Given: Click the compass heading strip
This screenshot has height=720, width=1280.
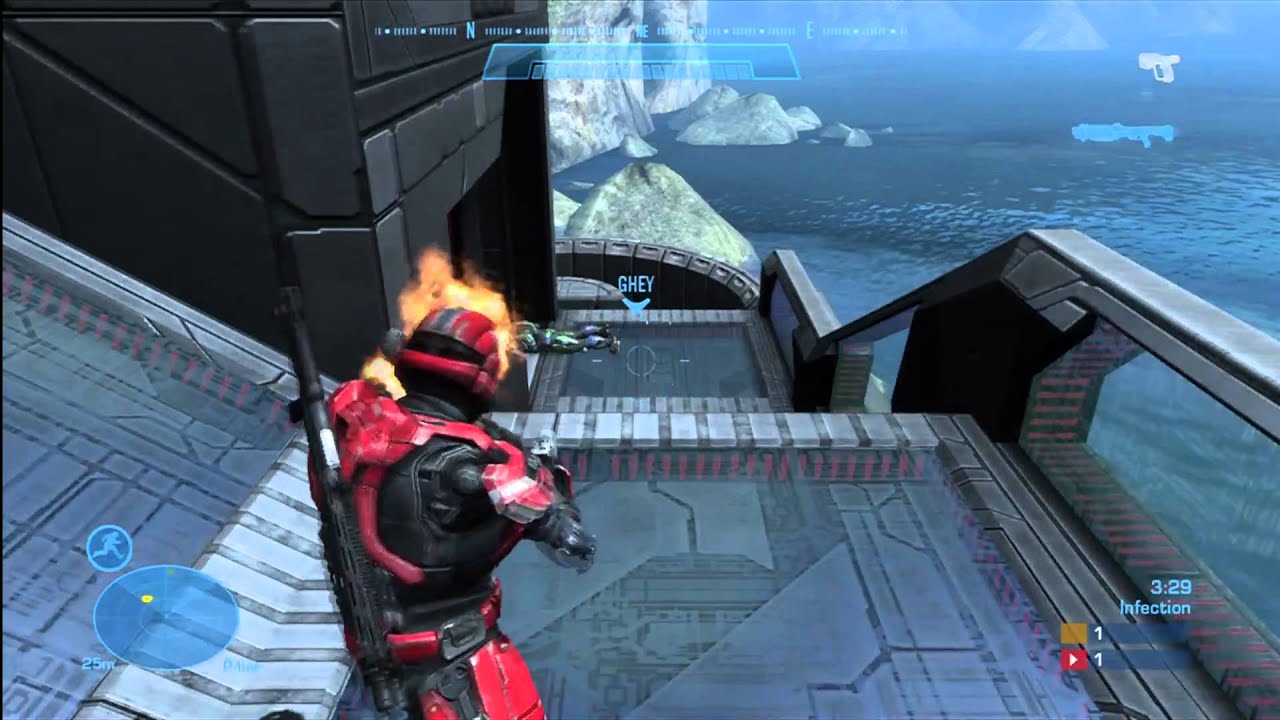Looking at the screenshot, I should tap(640, 31).
